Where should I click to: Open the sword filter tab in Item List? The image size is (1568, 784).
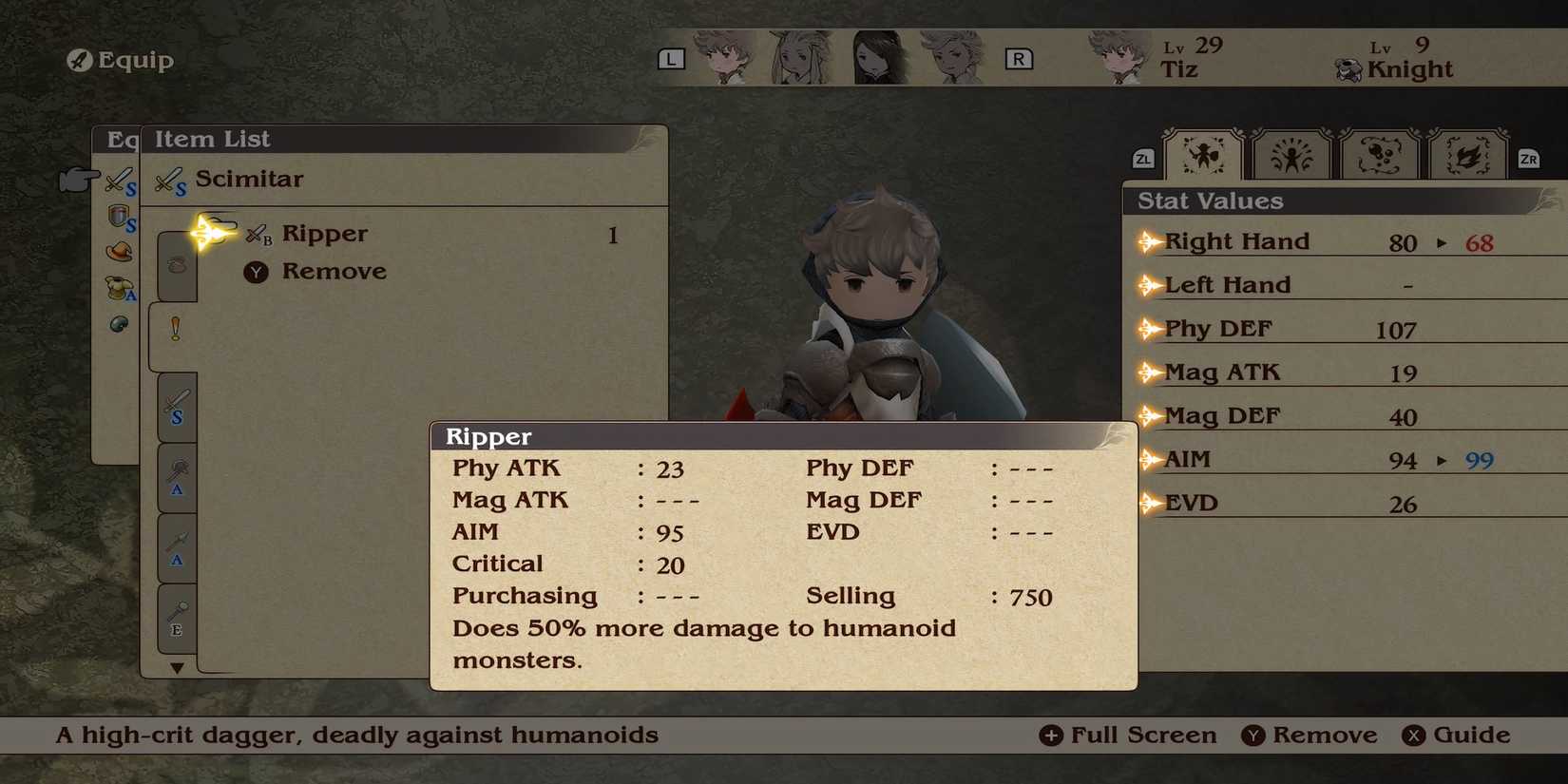[x=176, y=409]
